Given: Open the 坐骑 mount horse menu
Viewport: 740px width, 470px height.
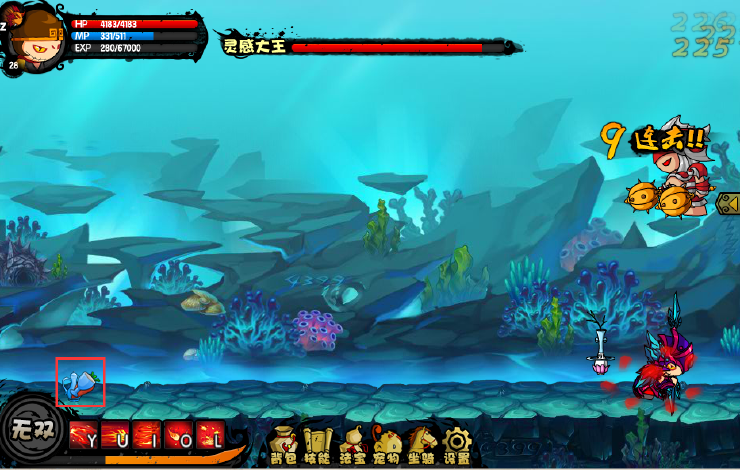Looking at the screenshot, I should point(422,444).
